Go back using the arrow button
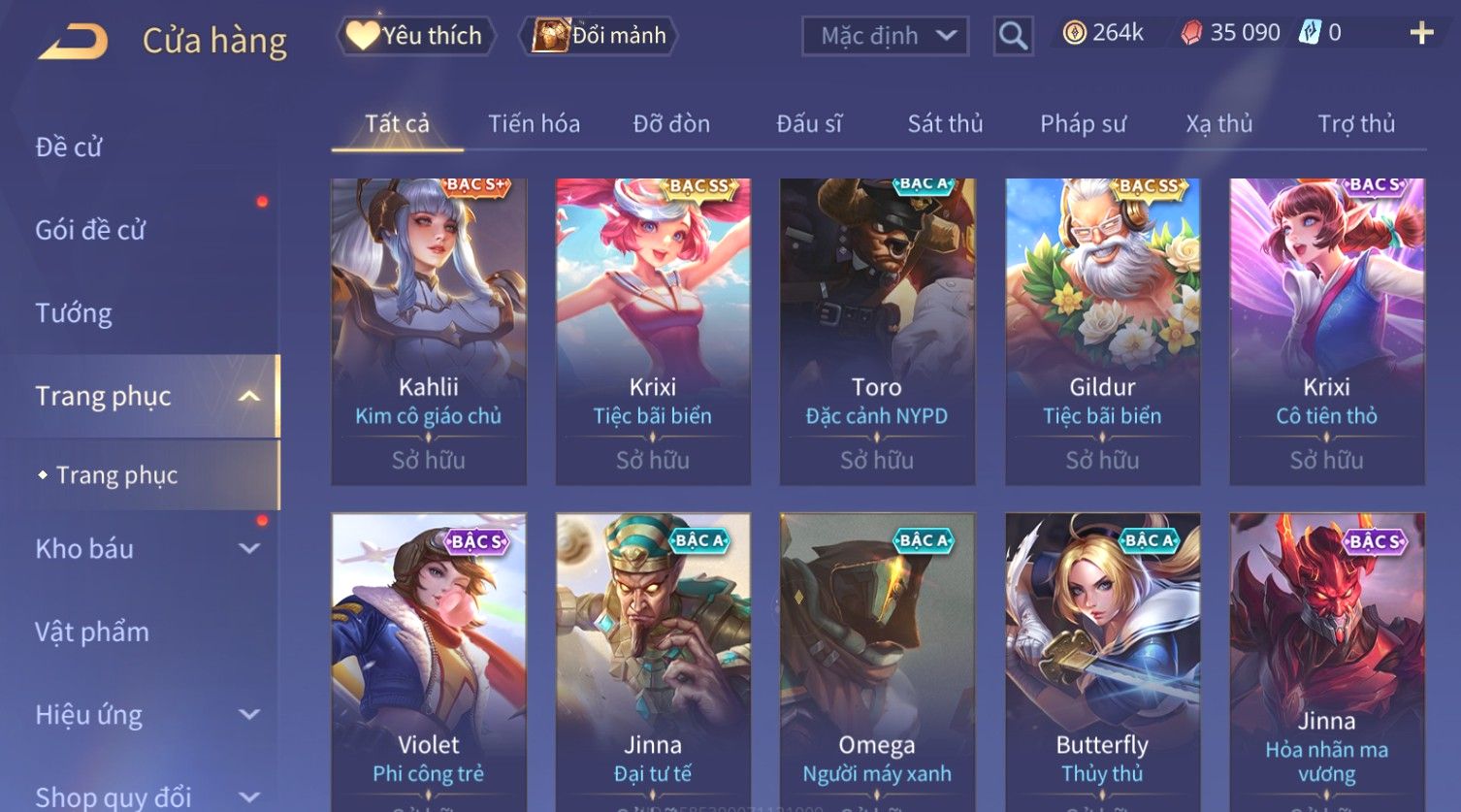This screenshot has width=1461, height=812. click(x=73, y=41)
